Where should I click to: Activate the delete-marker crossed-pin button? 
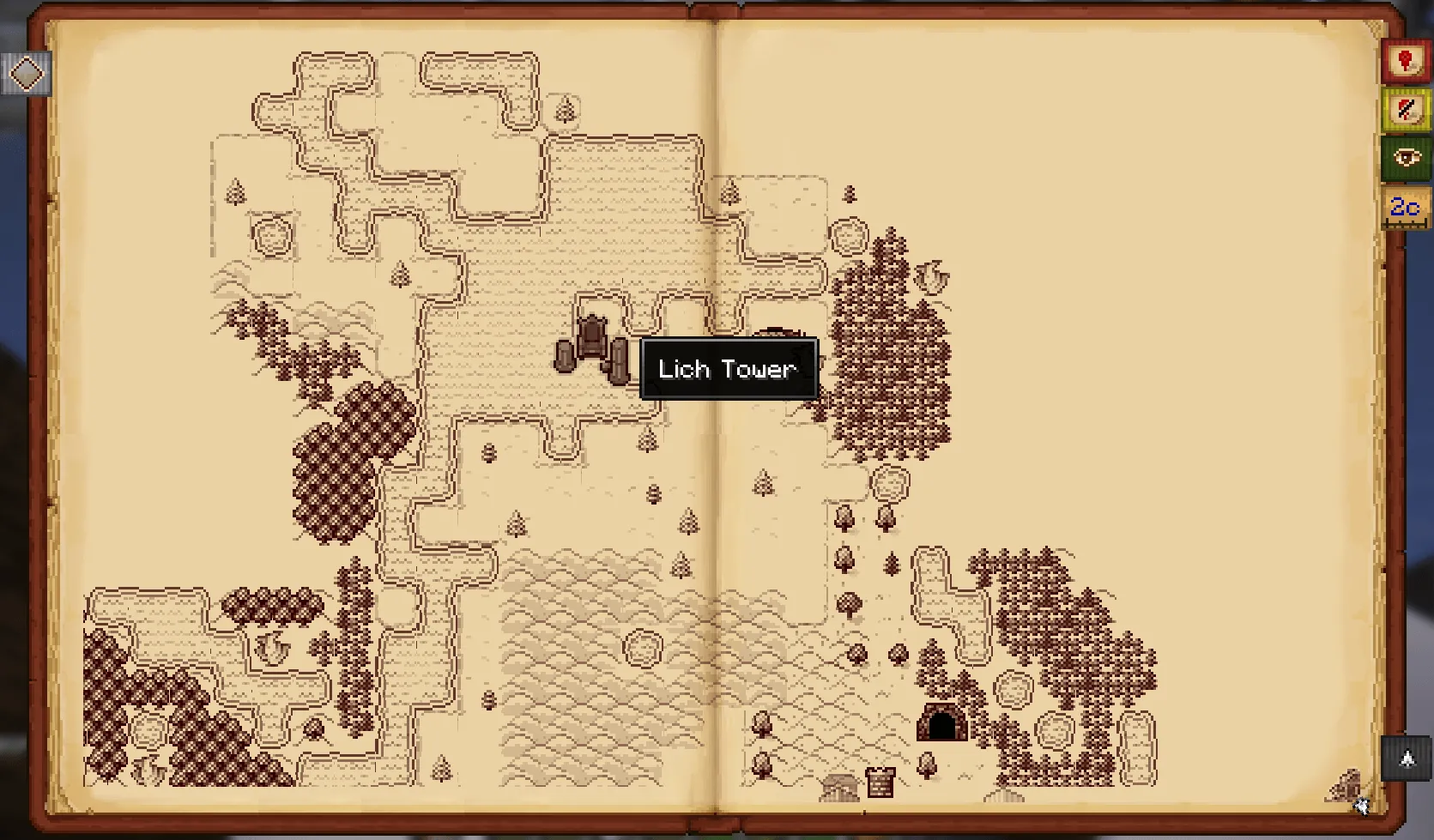point(1405,110)
